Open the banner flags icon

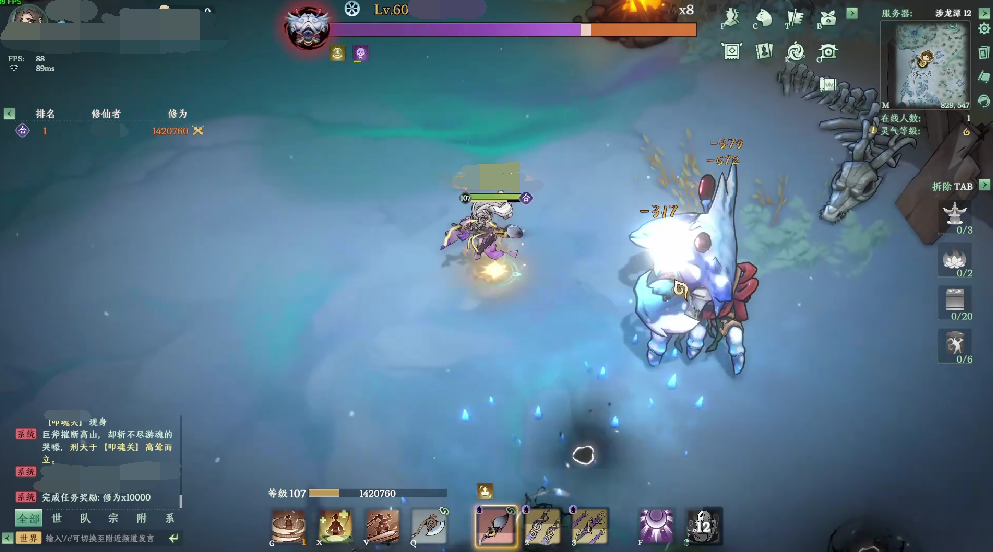click(x=795, y=17)
